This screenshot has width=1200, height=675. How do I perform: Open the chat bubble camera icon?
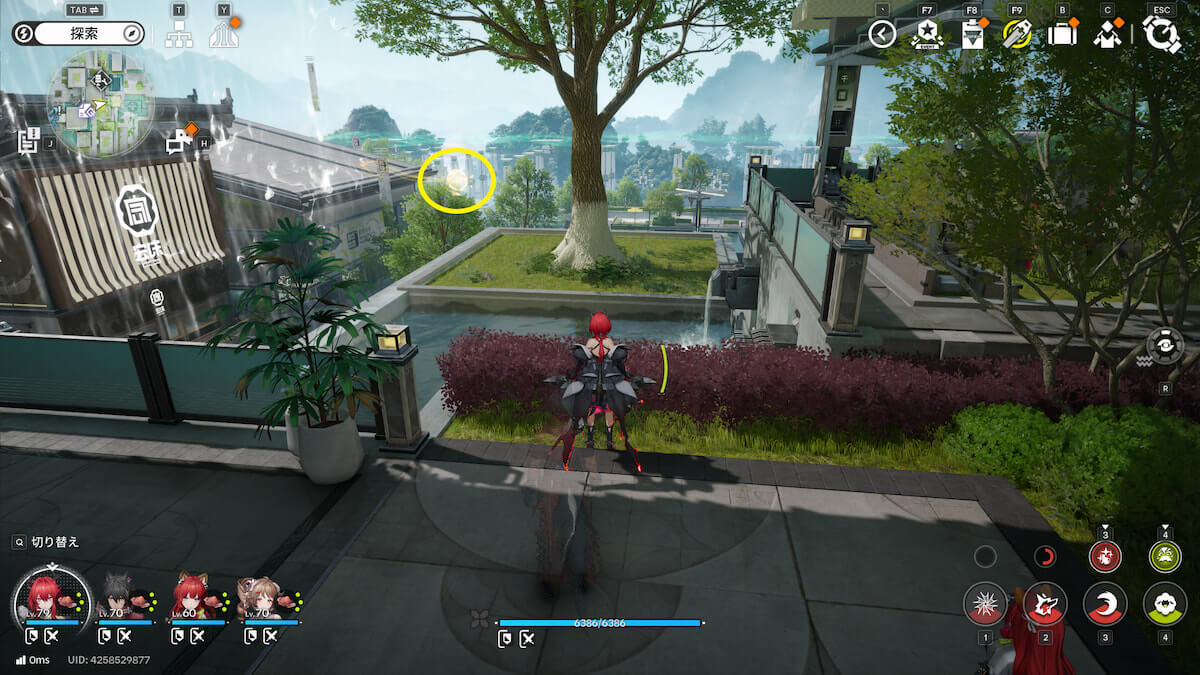181,141
